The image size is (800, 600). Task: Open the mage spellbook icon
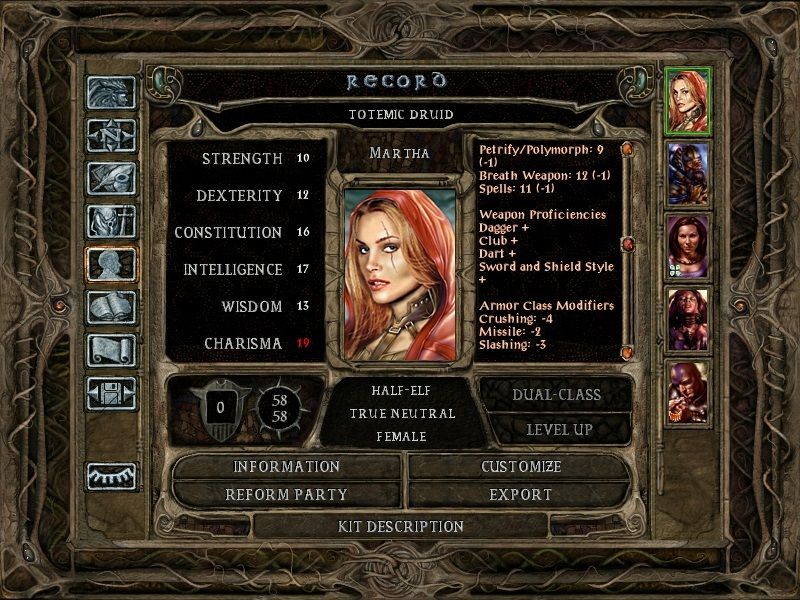tap(111, 307)
